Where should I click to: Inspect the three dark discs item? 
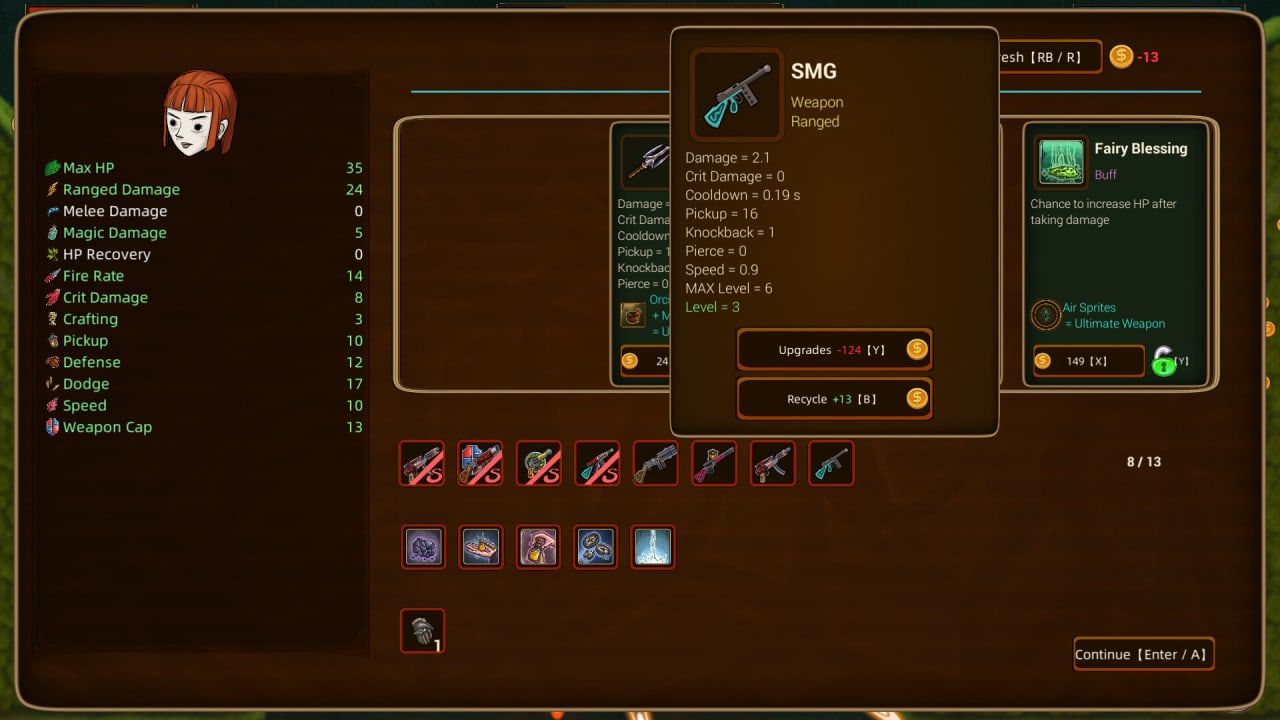[596, 547]
